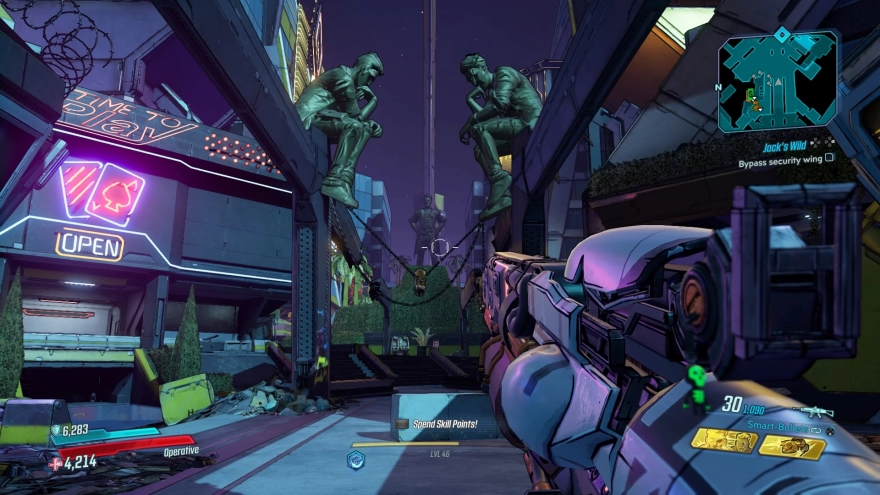Click the Spend Skill Points notification
The image size is (880, 495).
(x=445, y=424)
